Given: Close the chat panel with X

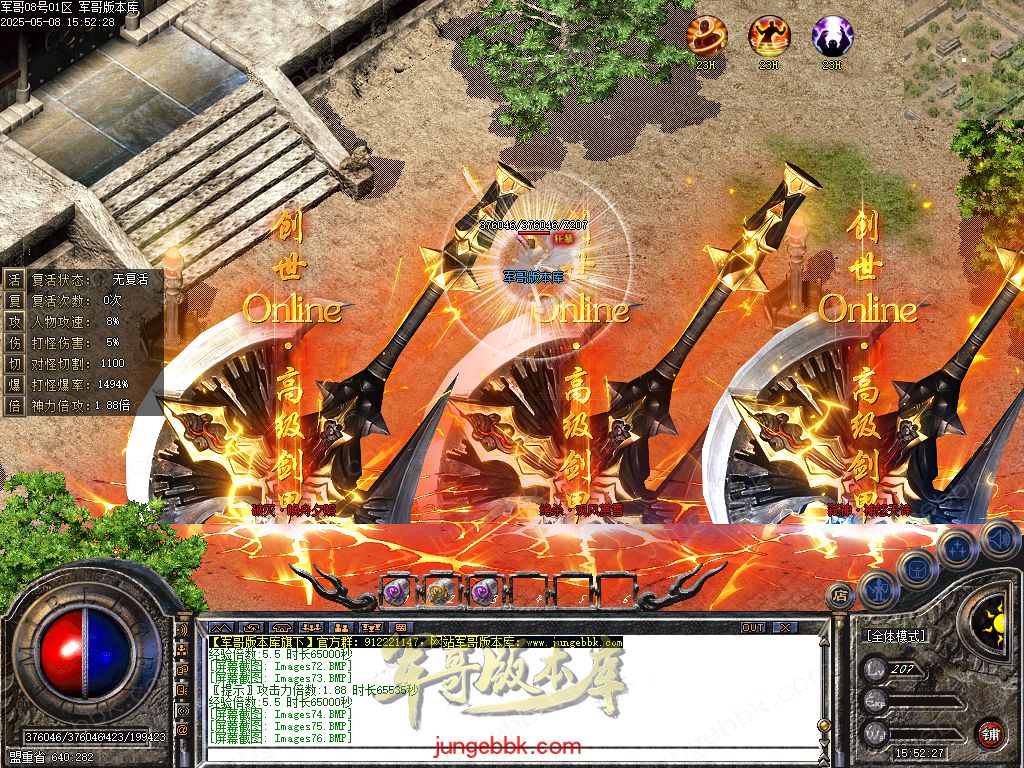Looking at the screenshot, I should point(785,627).
